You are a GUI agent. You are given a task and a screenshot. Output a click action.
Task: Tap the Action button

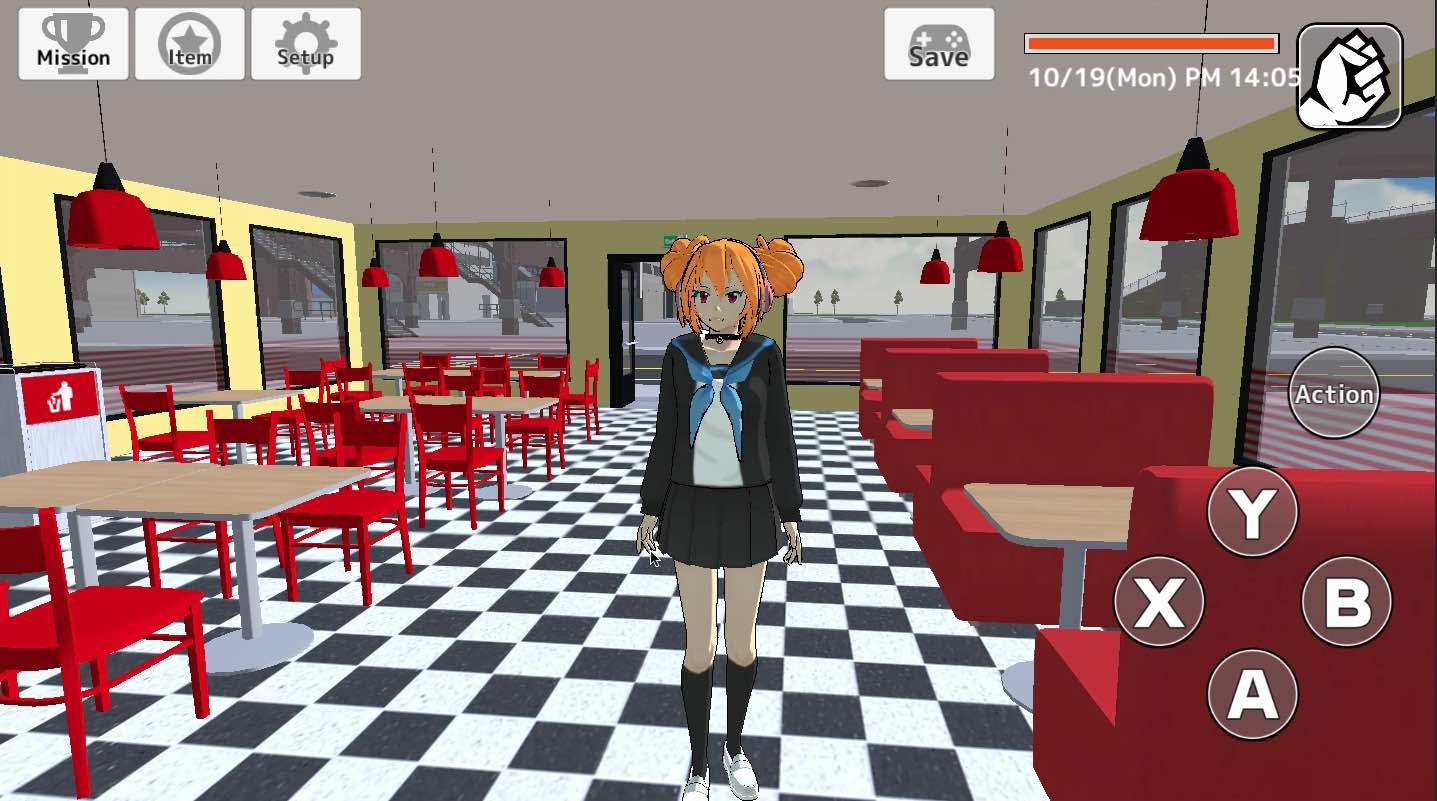tap(1333, 393)
